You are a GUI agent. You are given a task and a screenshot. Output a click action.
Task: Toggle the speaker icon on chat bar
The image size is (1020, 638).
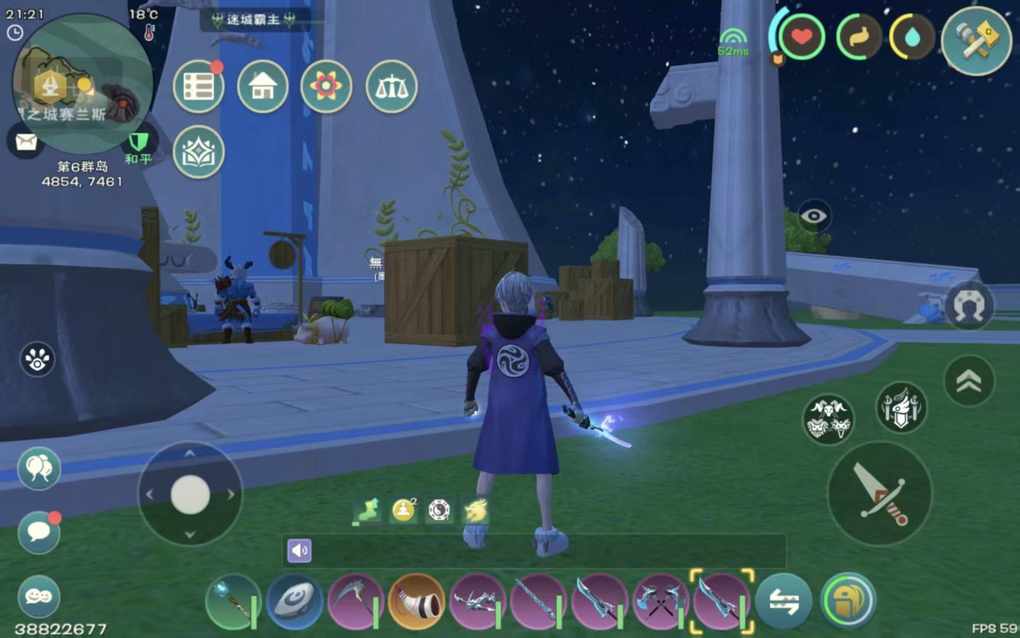299,550
